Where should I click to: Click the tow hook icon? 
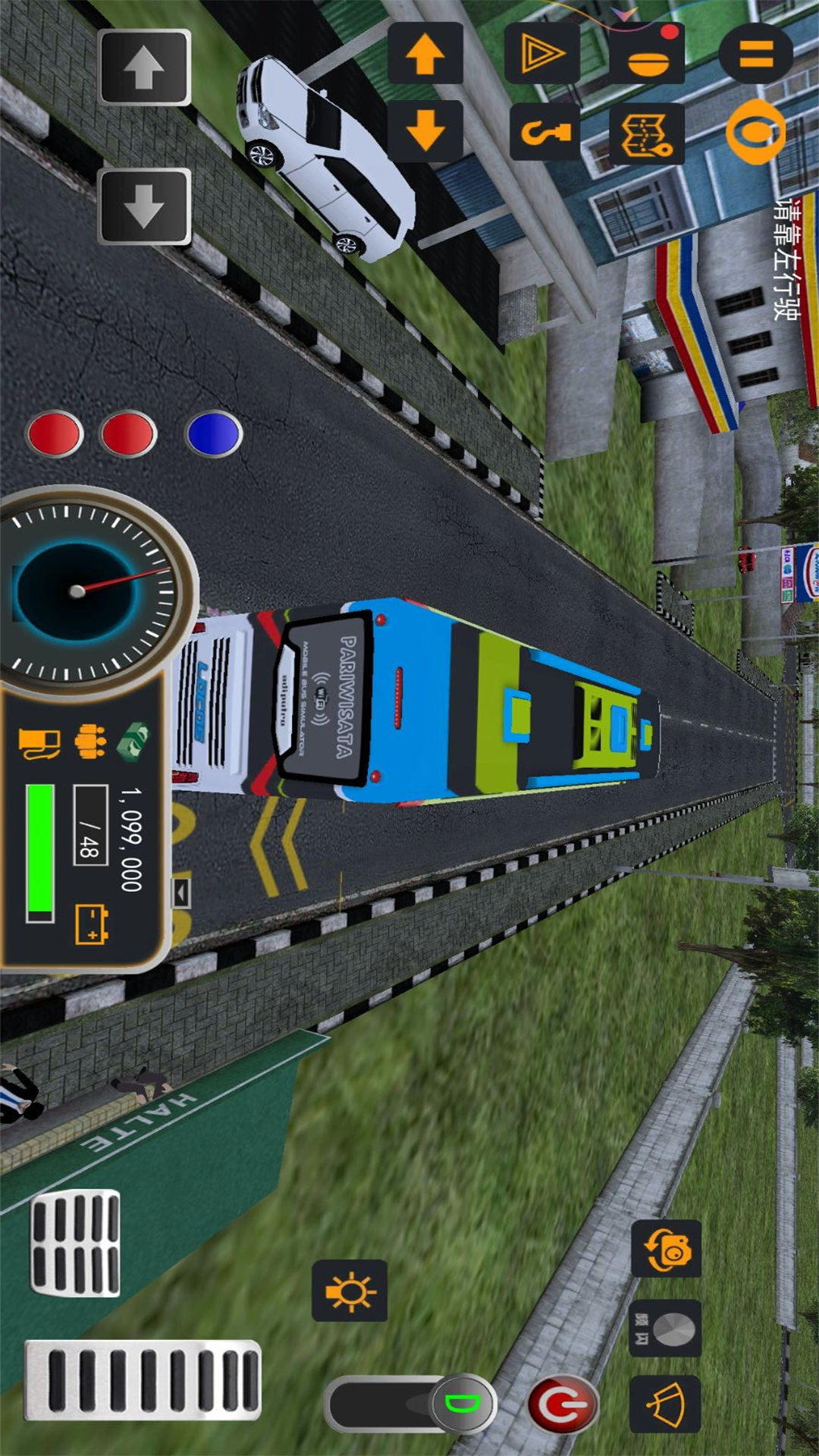[x=544, y=133]
